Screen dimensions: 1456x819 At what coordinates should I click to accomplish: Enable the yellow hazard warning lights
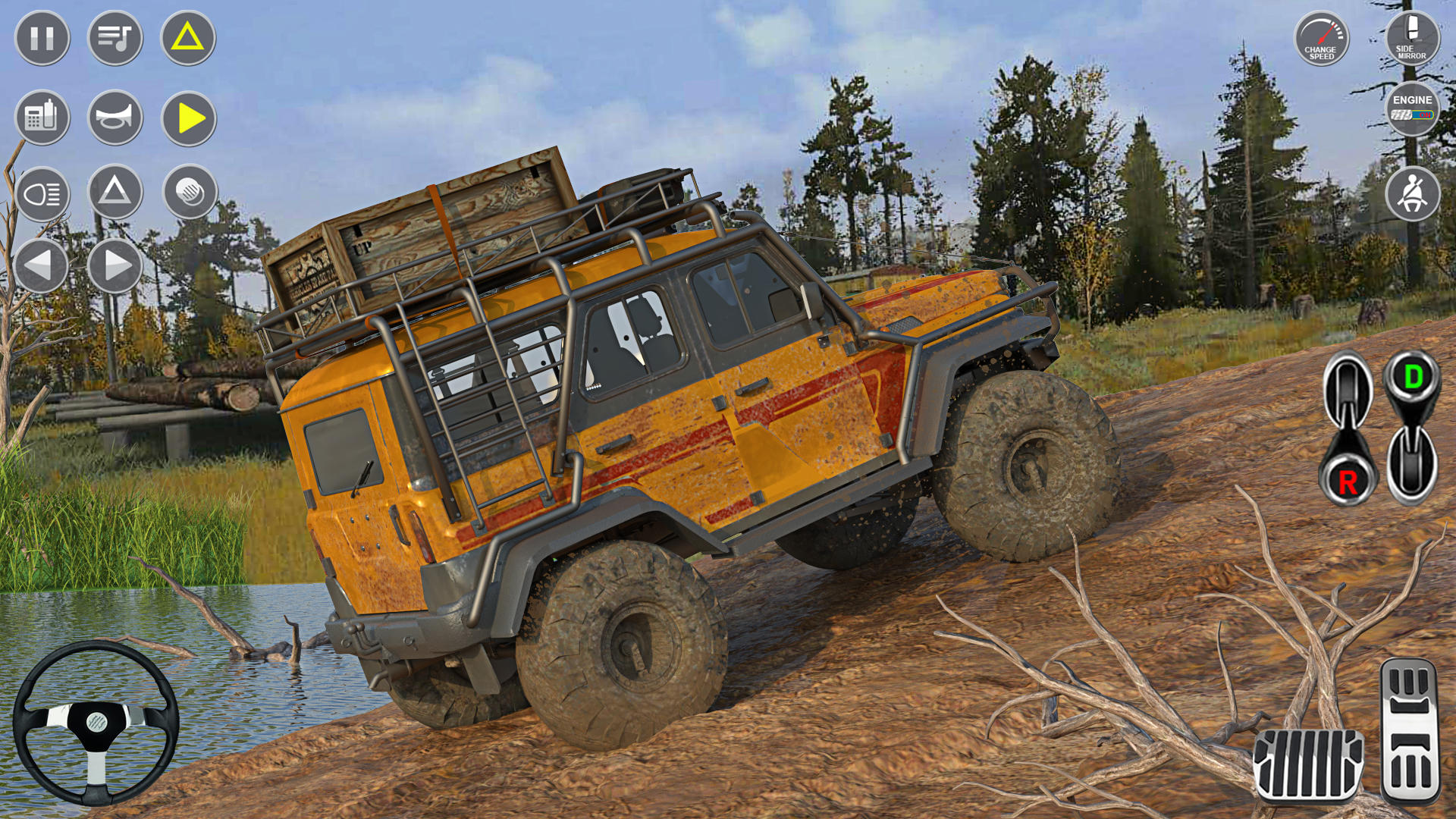187,36
